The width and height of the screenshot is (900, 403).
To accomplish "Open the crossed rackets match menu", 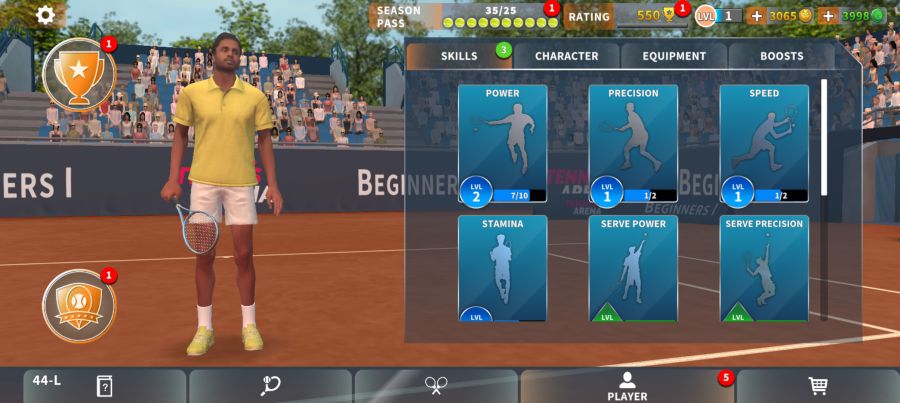I will [x=436, y=386].
